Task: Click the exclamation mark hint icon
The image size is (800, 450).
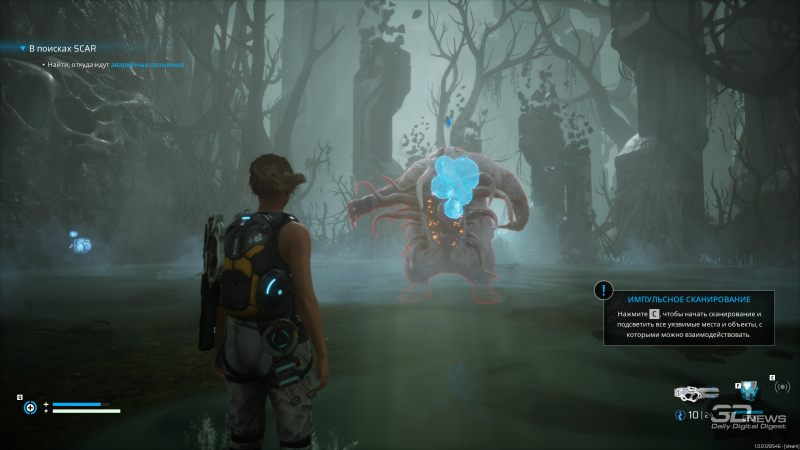Action: click(603, 290)
